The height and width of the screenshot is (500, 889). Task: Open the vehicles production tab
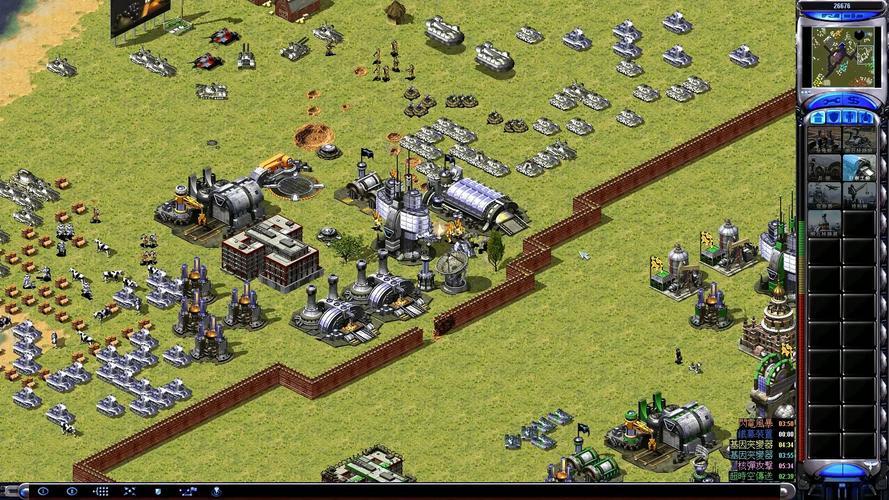point(867,117)
